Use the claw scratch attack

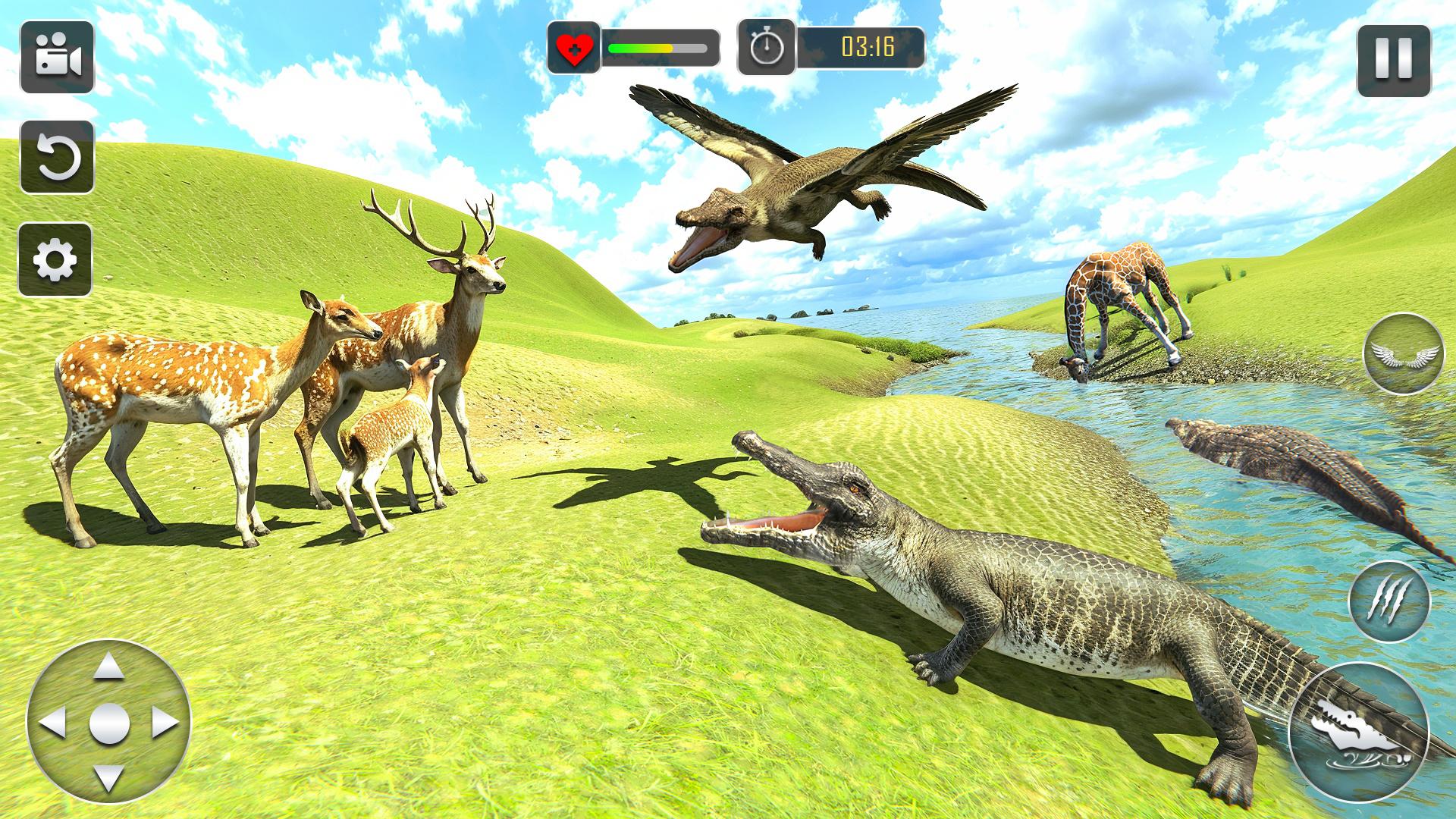[1389, 601]
